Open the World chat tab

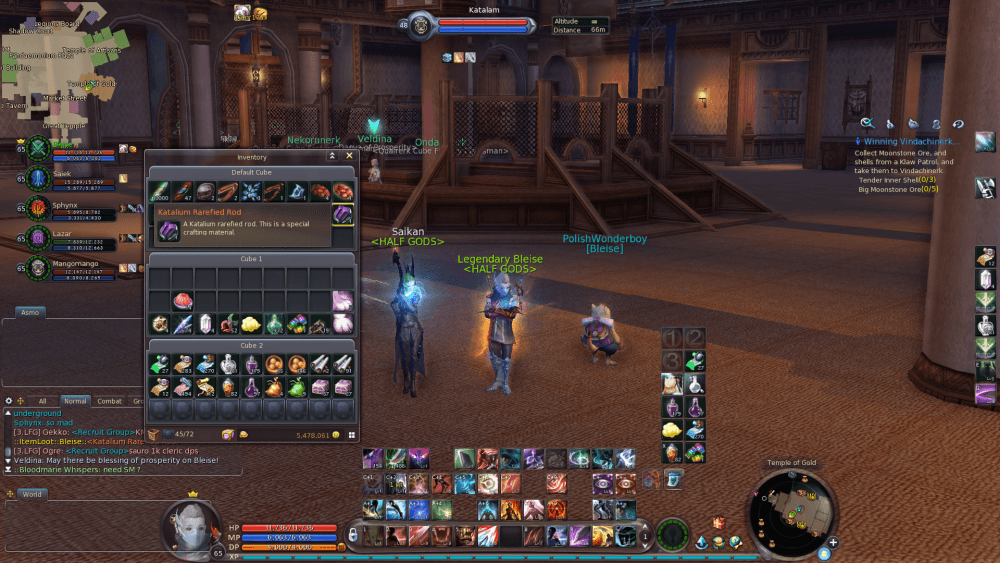pos(31,494)
